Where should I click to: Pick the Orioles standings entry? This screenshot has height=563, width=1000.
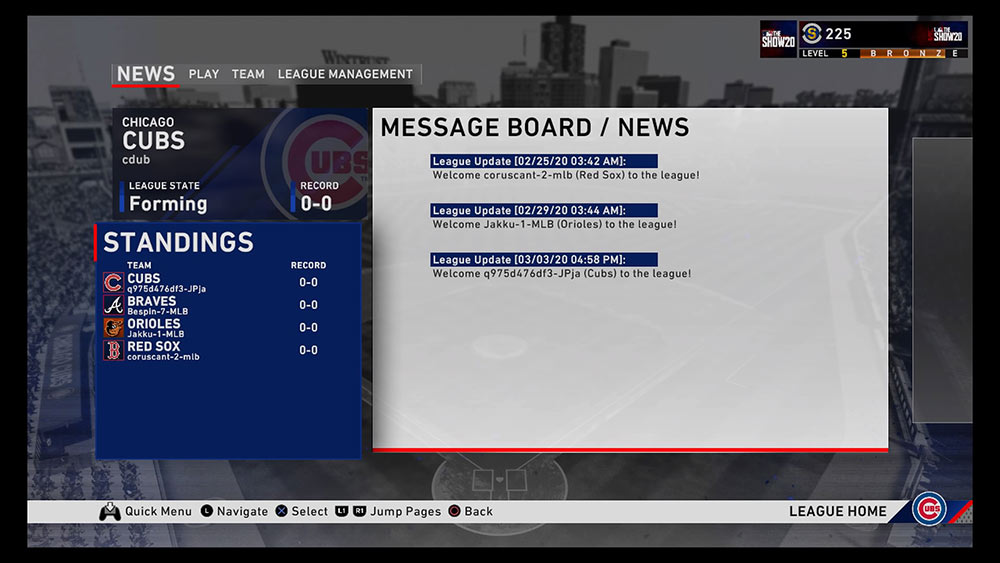point(226,328)
